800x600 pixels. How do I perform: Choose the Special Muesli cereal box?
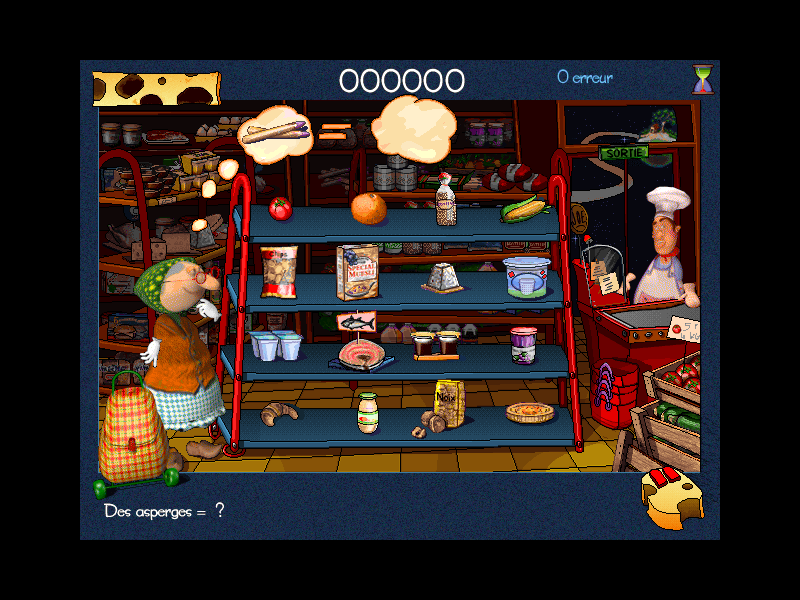tap(357, 271)
